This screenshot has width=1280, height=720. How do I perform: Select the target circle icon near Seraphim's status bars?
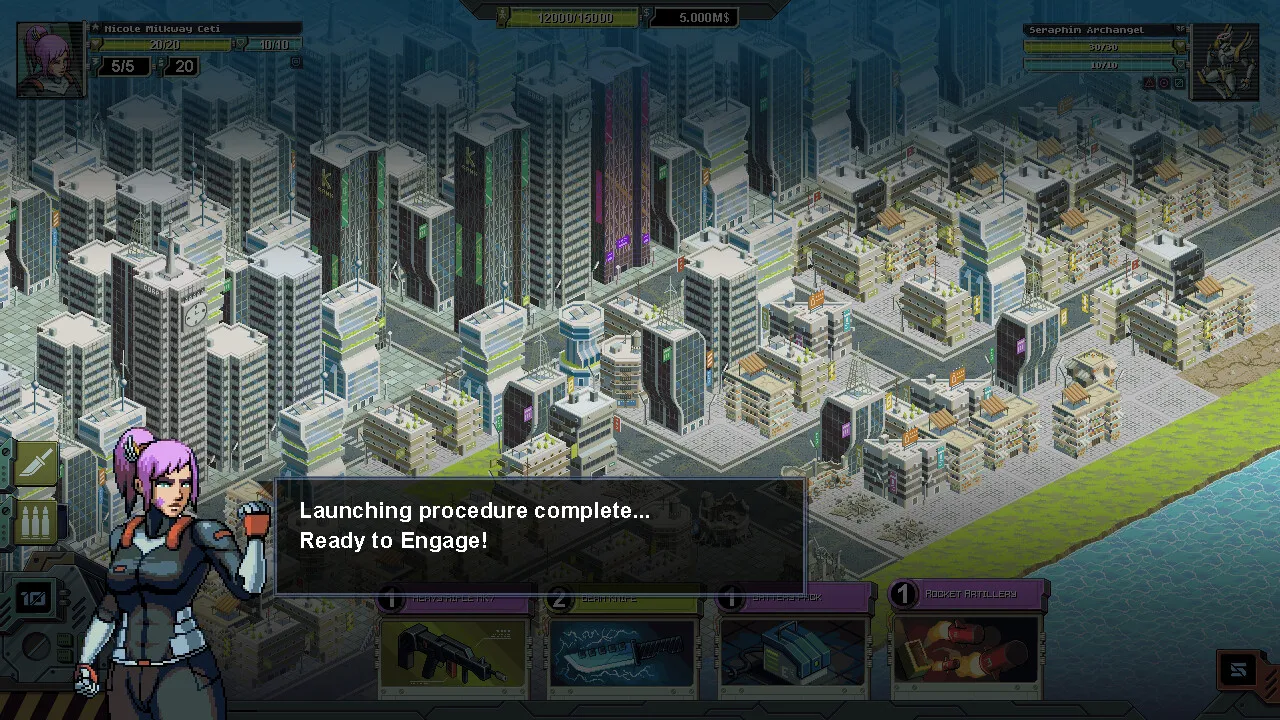coord(1164,83)
